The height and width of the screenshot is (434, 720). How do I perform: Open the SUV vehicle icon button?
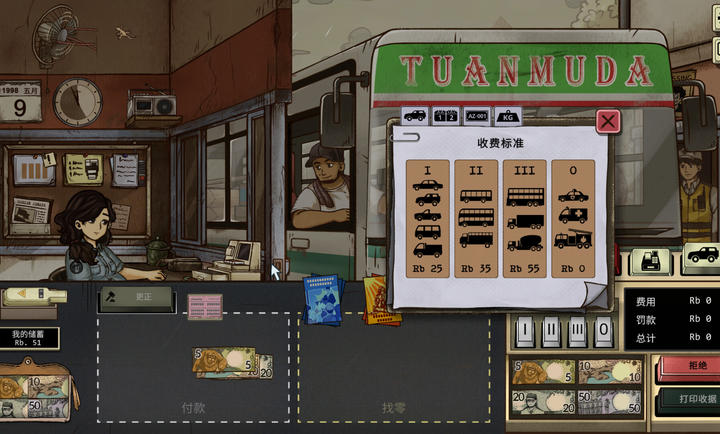click(x=702, y=256)
